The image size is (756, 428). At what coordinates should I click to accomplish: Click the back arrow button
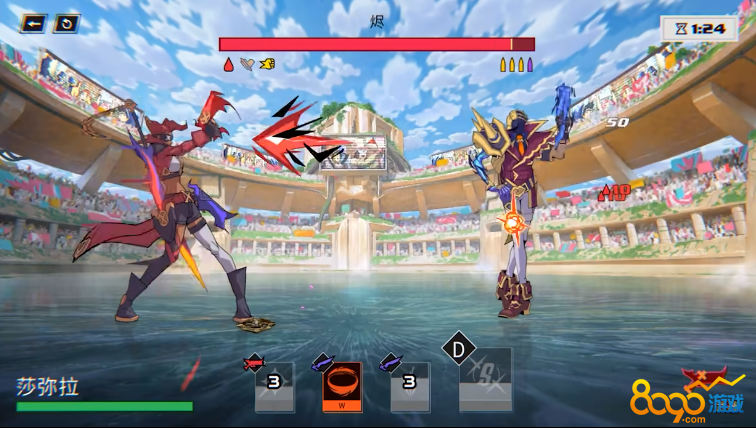point(34,23)
